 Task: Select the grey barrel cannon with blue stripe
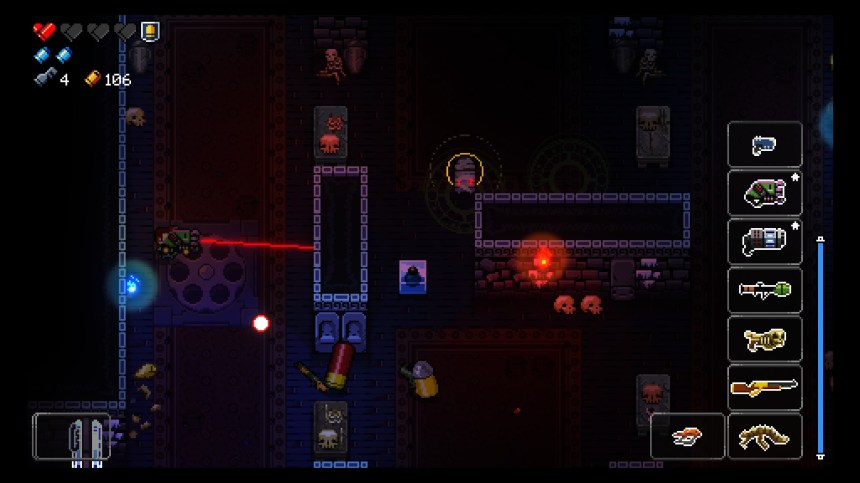coord(764,241)
